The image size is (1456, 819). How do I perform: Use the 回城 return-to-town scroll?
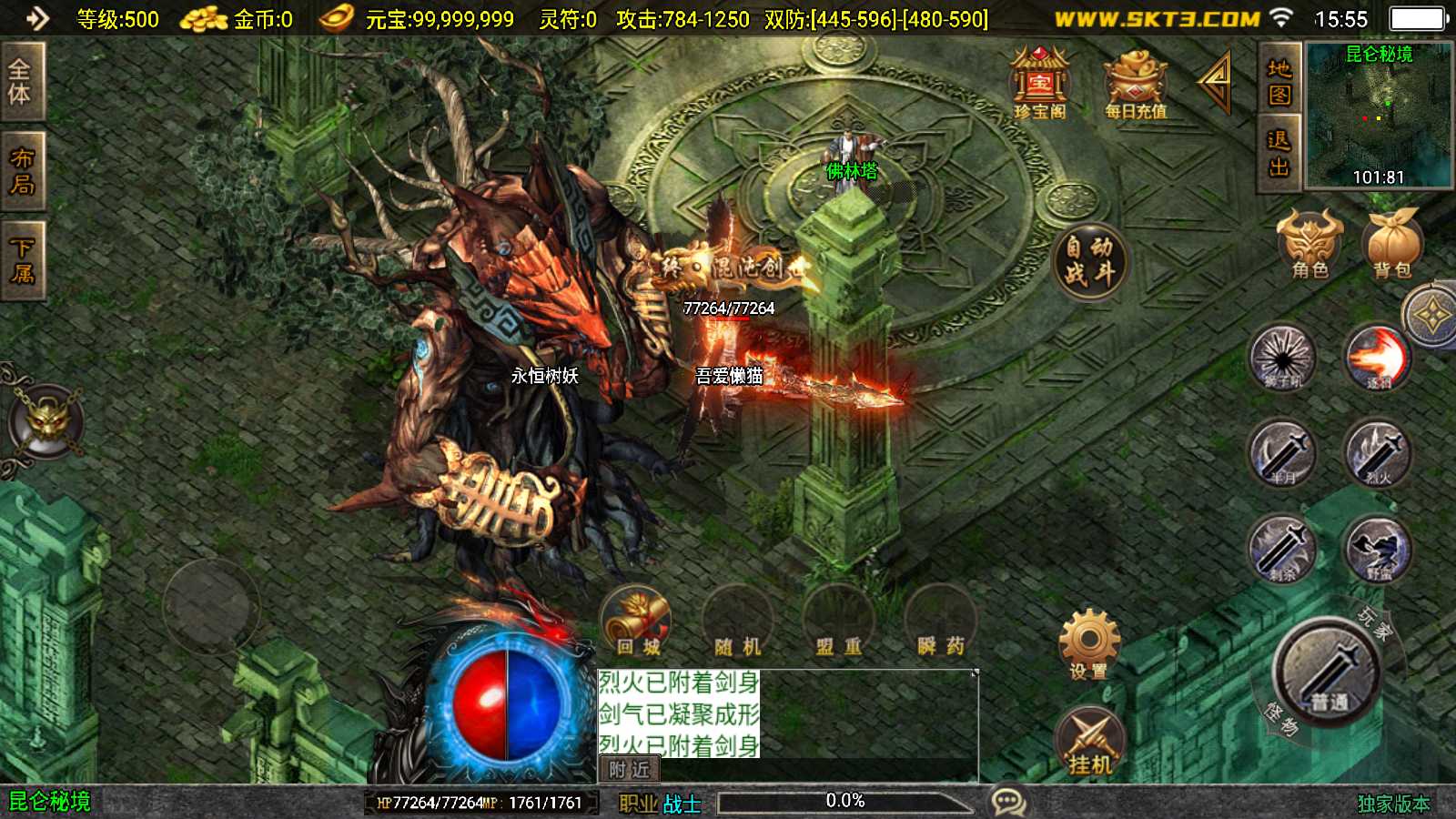point(637,622)
